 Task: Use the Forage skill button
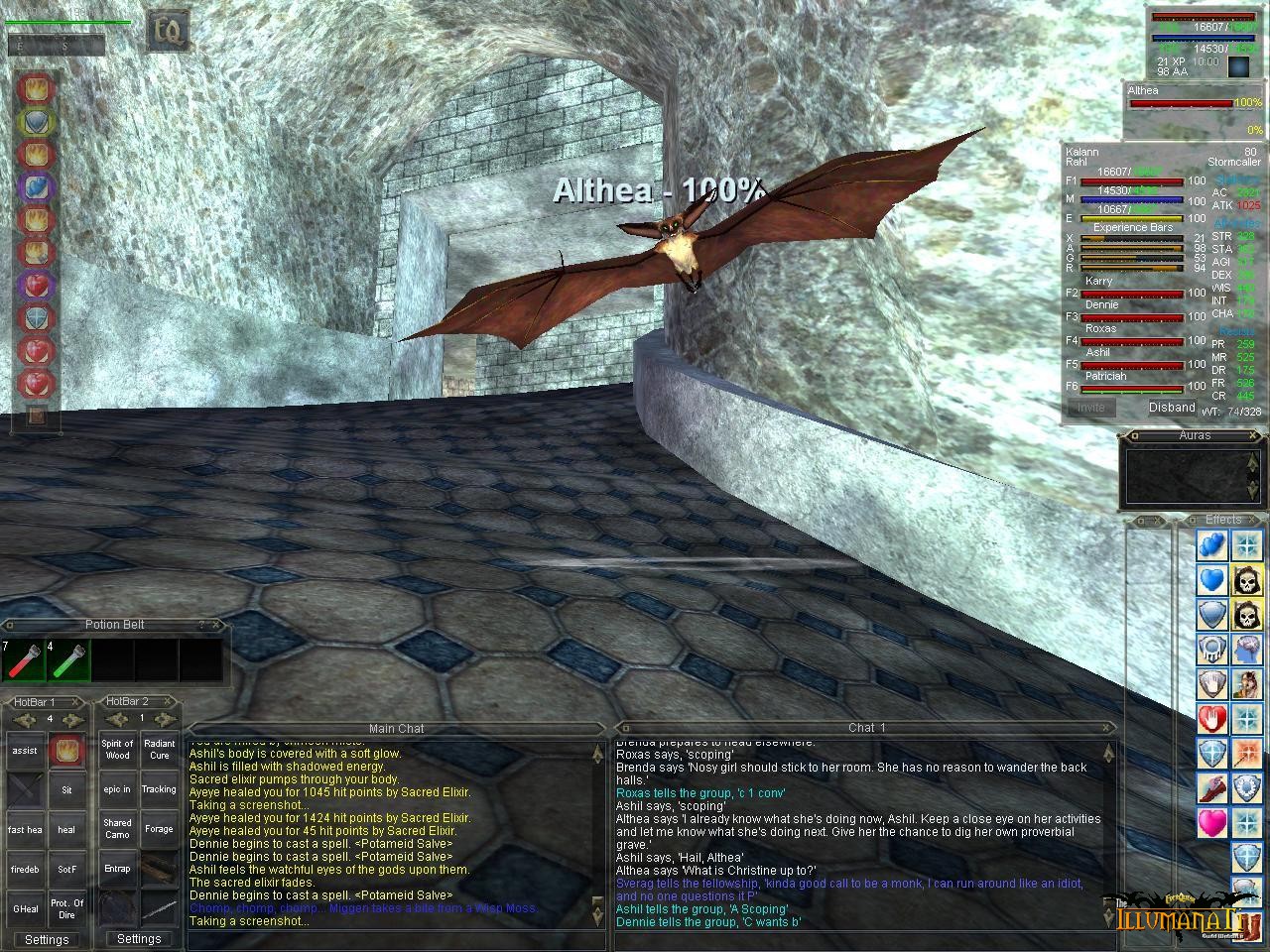click(x=159, y=829)
